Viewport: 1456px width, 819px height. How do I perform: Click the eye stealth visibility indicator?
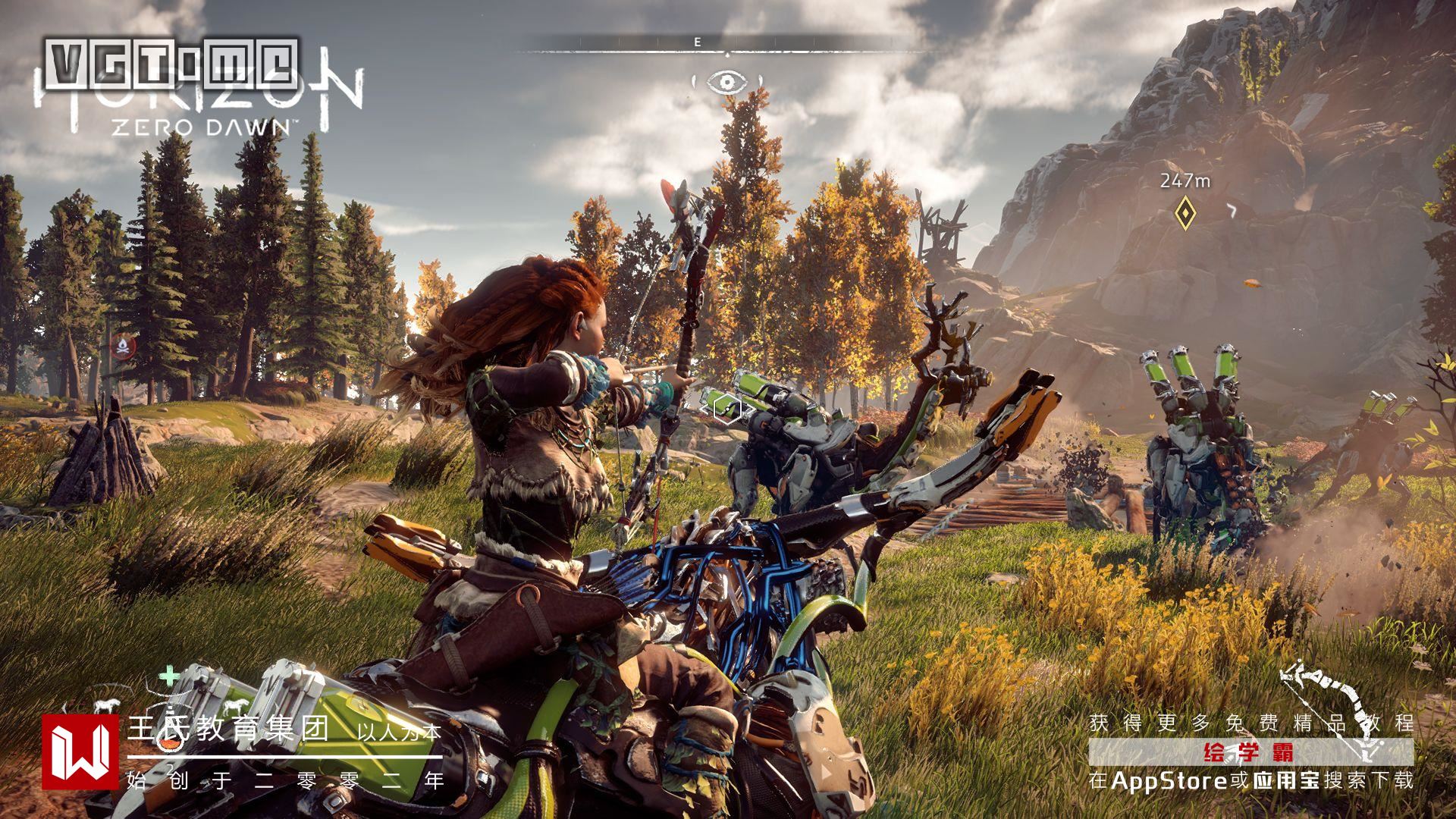click(726, 81)
